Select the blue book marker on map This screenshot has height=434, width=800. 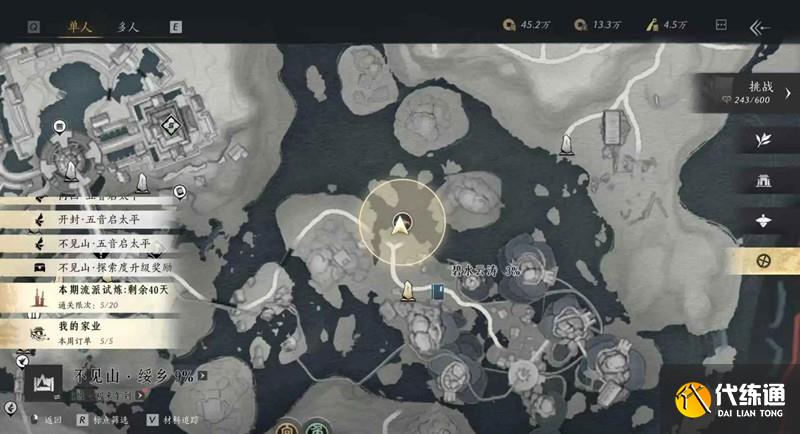pos(440,292)
